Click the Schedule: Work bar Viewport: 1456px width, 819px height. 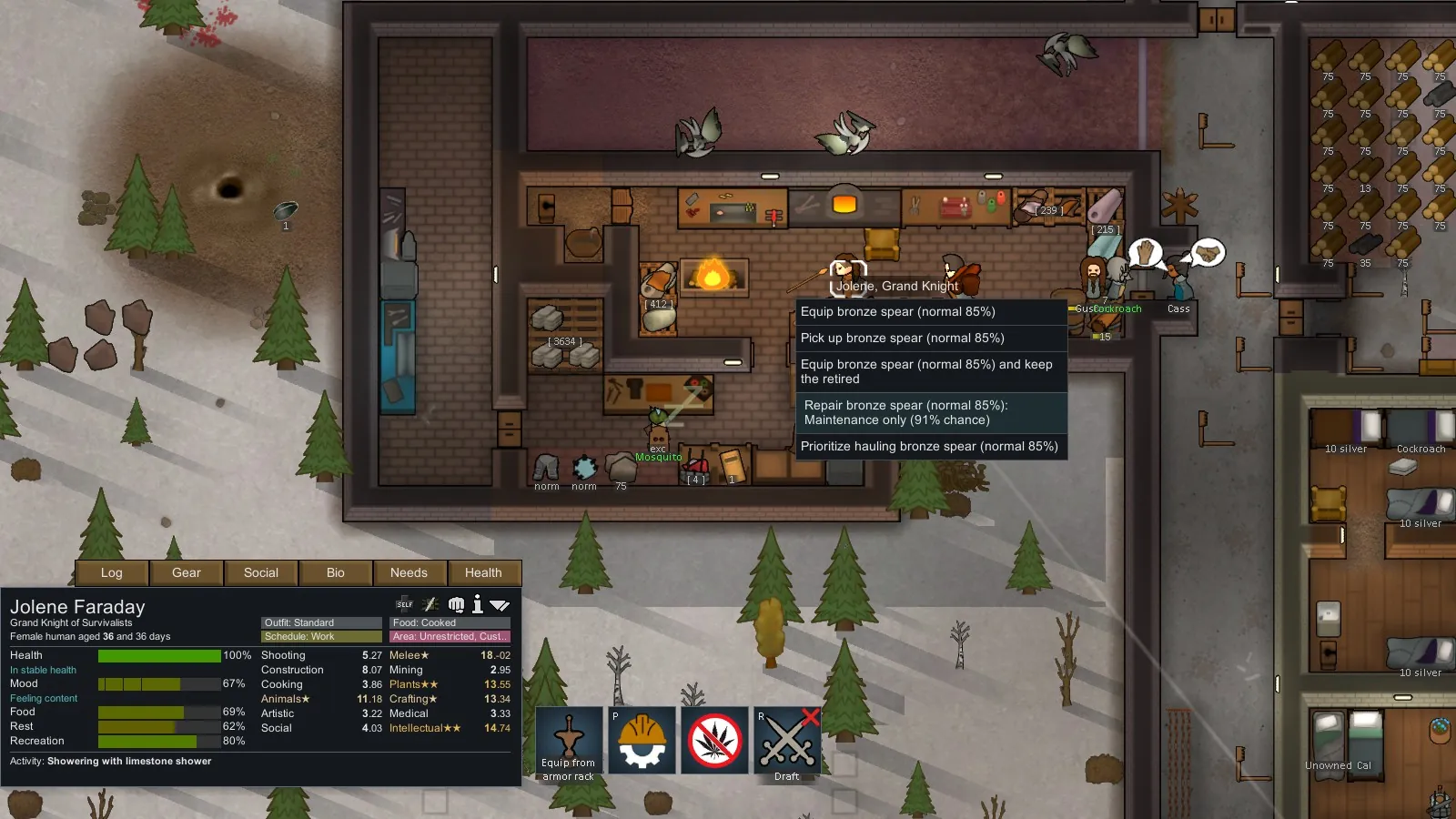point(321,637)
